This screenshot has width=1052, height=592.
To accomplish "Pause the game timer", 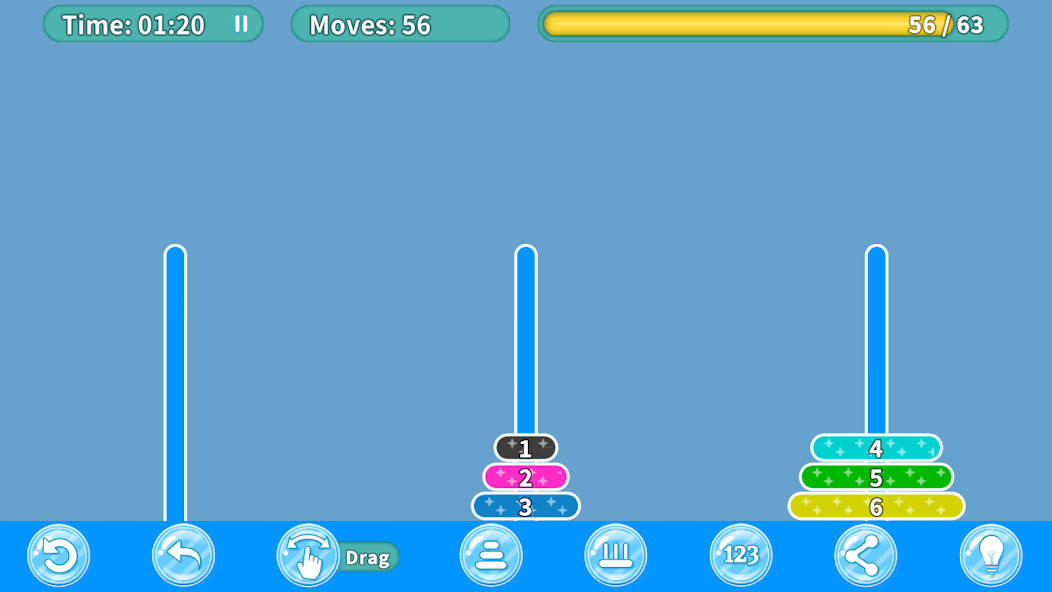I will coord(241,24).
